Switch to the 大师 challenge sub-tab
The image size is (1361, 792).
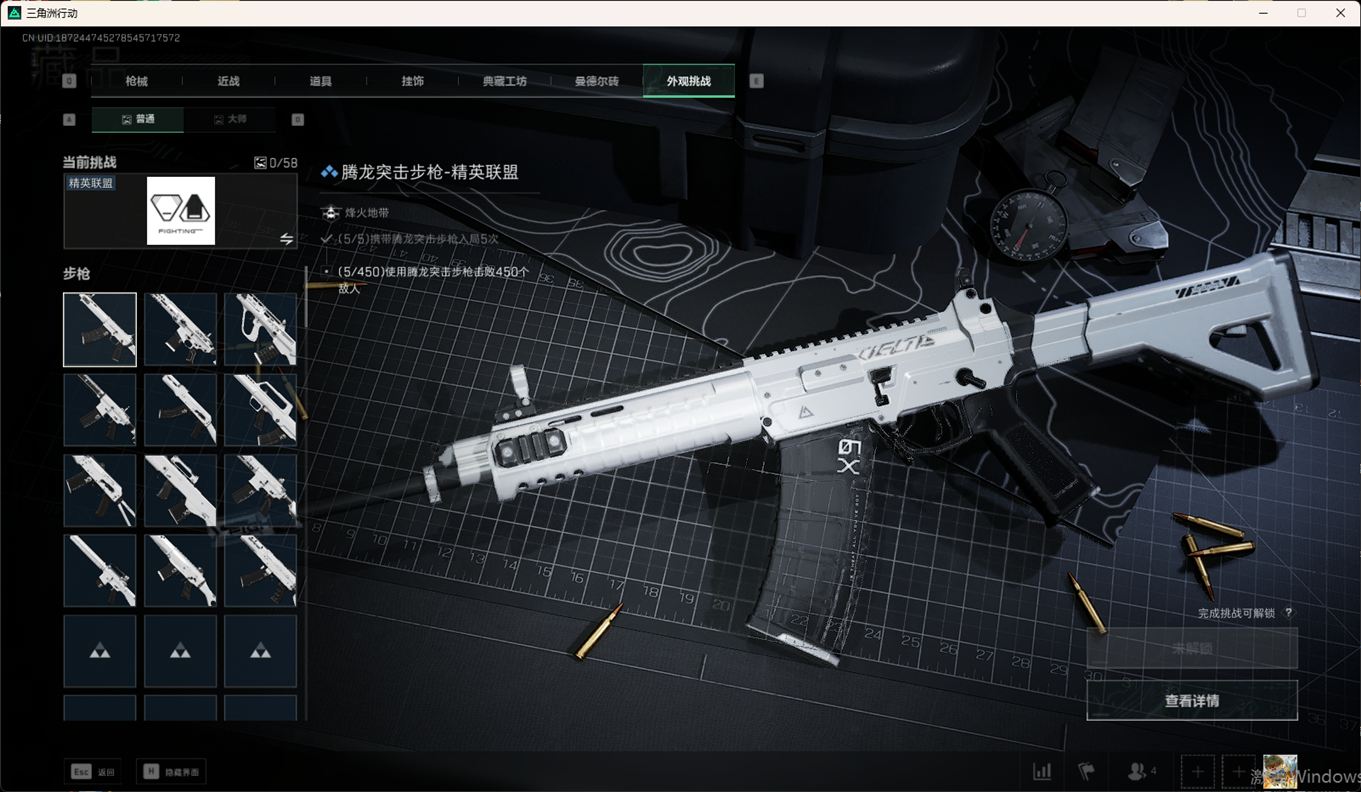pos(230,119)
